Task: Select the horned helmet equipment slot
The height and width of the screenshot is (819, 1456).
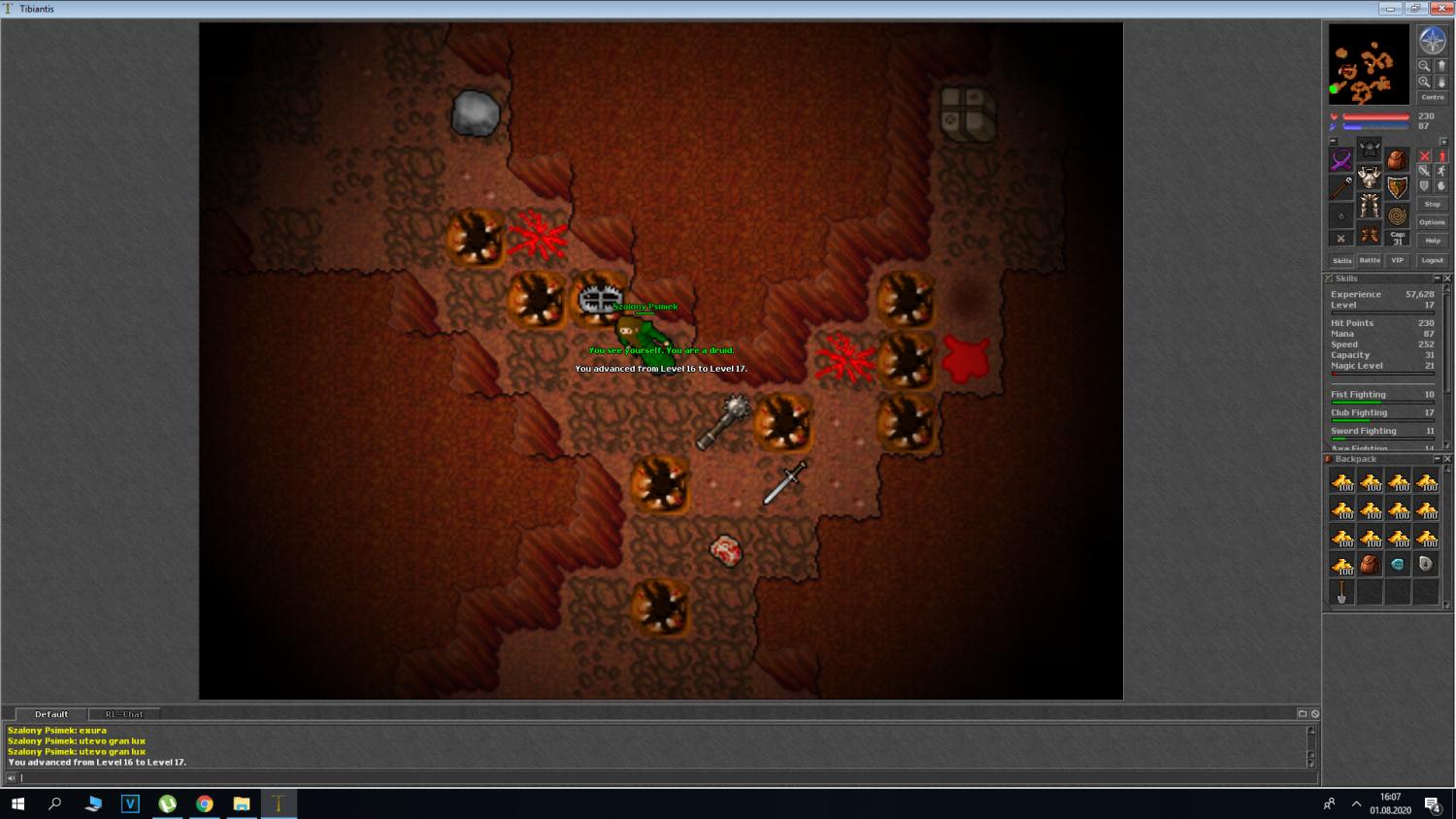Action: point(1370,148)
